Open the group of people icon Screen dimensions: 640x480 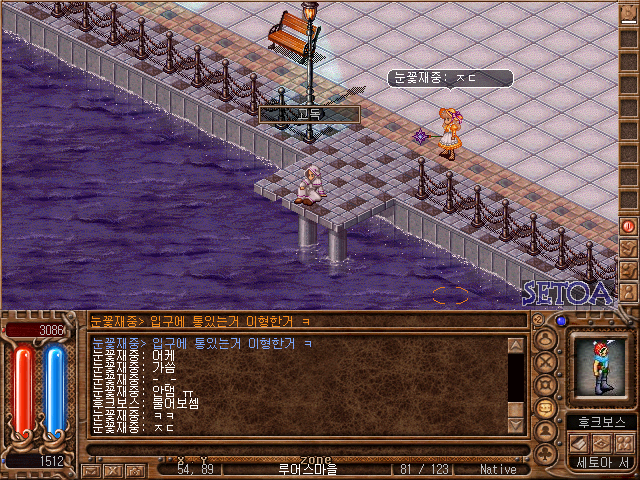(x=623, y=443)
